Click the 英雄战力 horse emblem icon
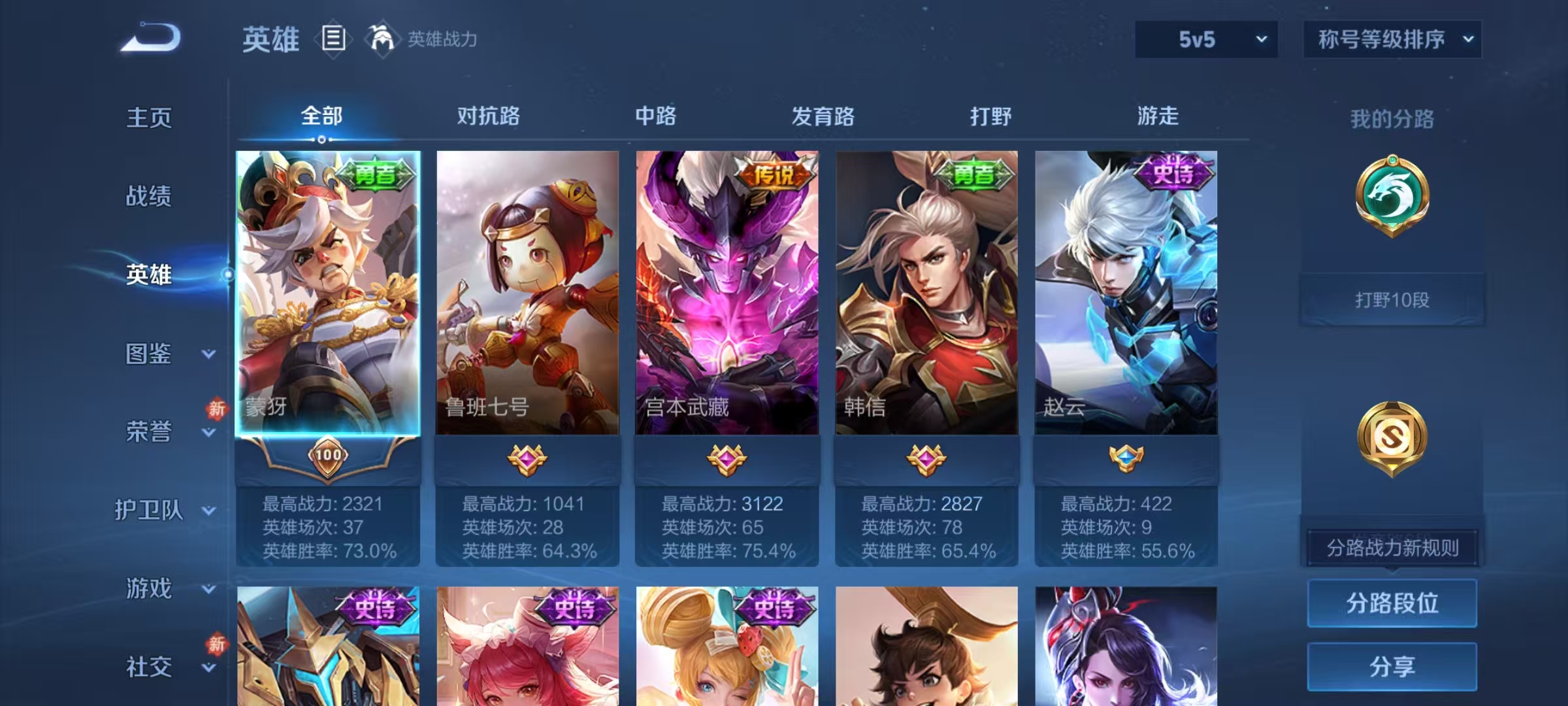The width and height of the screenshot is (1568, 706). coord(383,39)
